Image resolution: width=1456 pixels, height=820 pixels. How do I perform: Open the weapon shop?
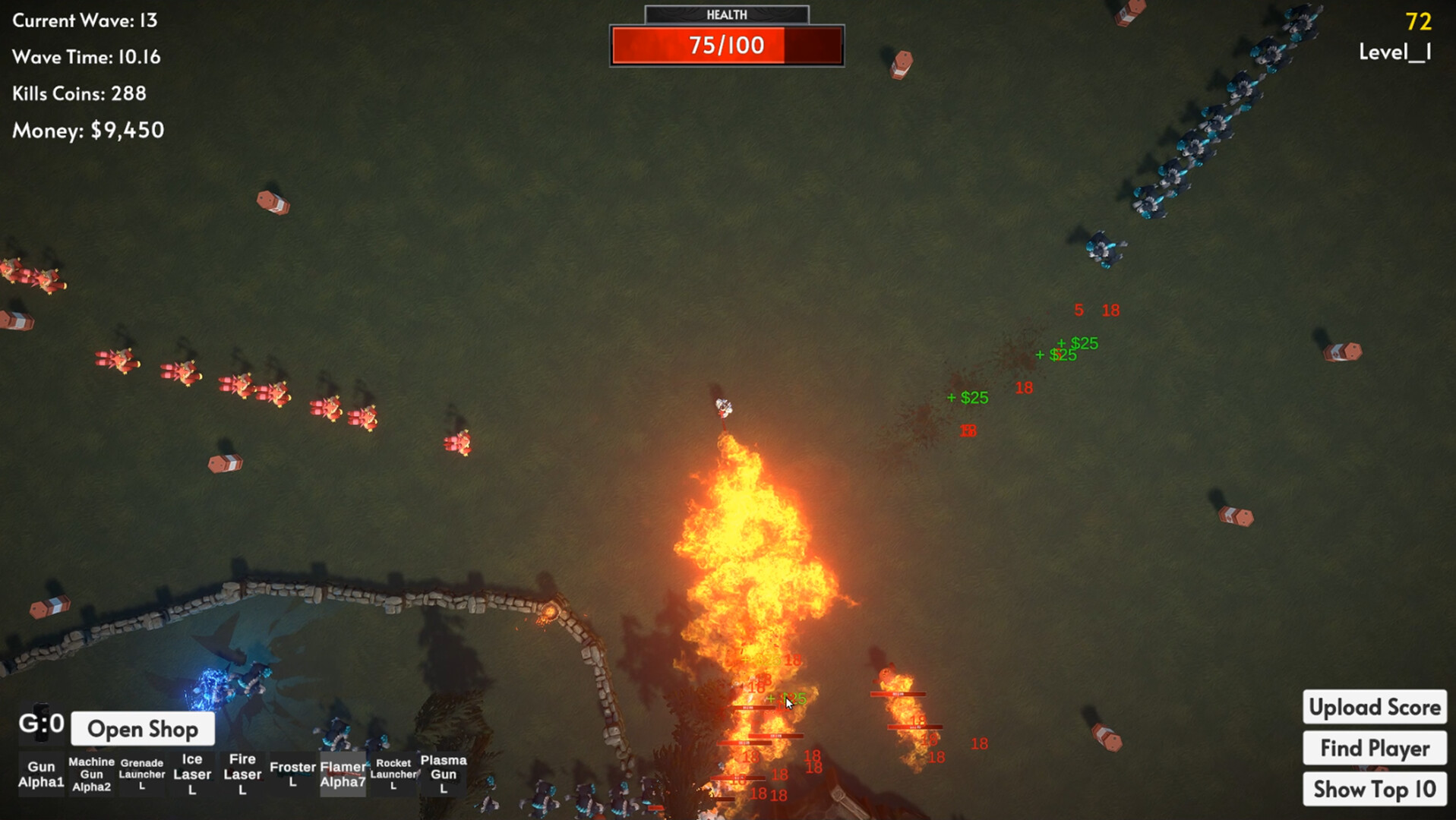[x=143, y=729]
